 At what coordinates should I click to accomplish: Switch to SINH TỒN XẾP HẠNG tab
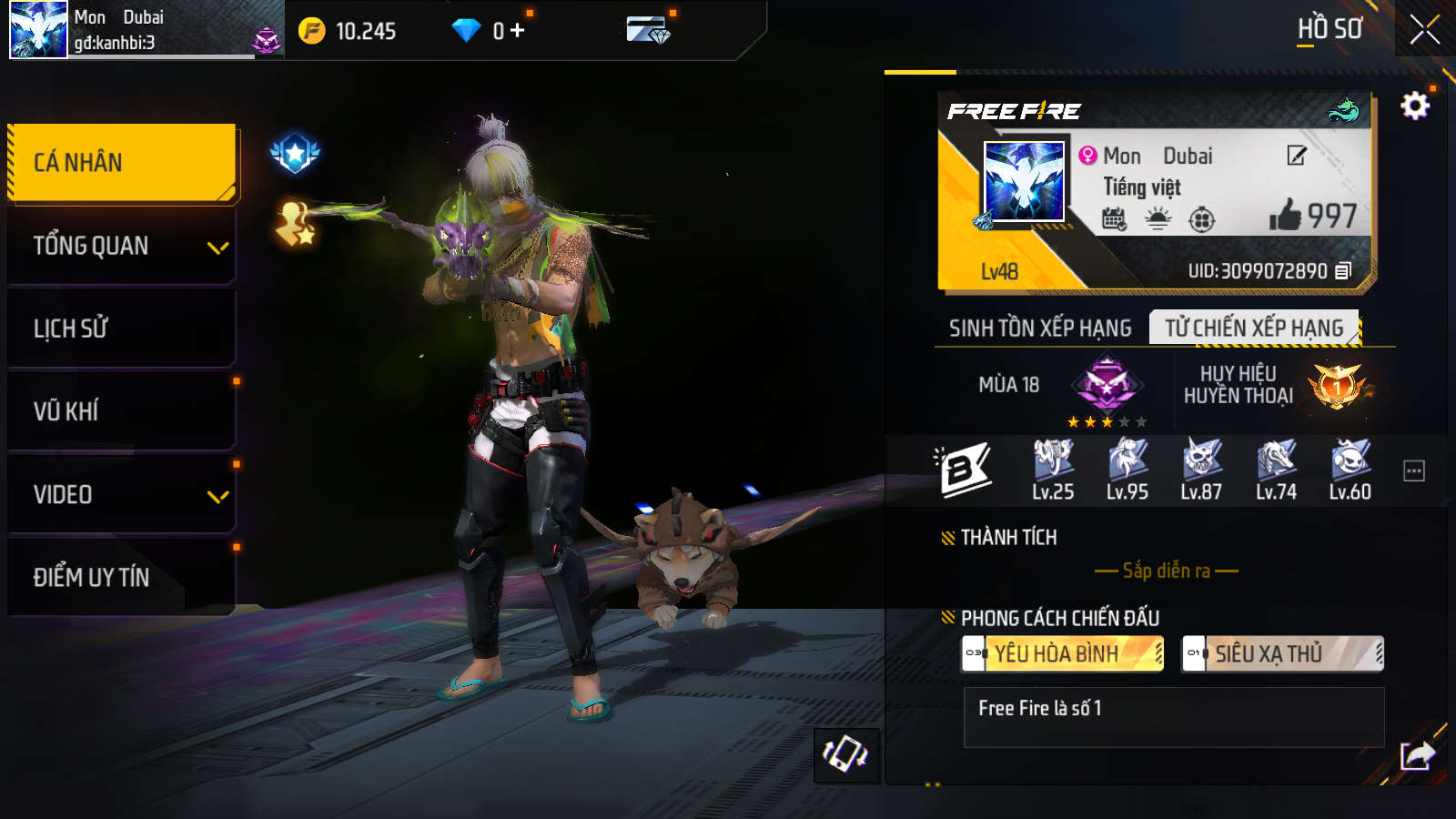tap(1040, 328)
